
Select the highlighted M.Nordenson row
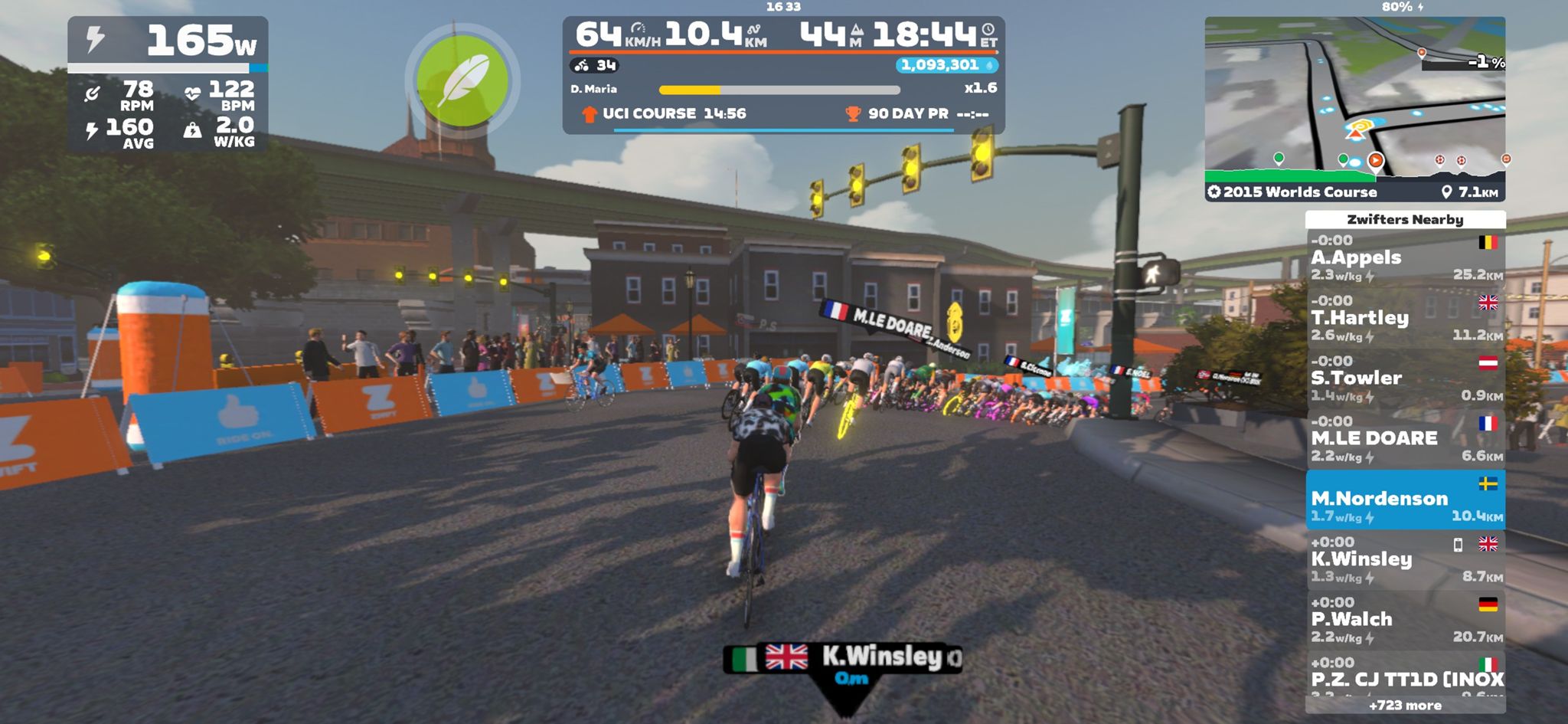point(1405,500)
